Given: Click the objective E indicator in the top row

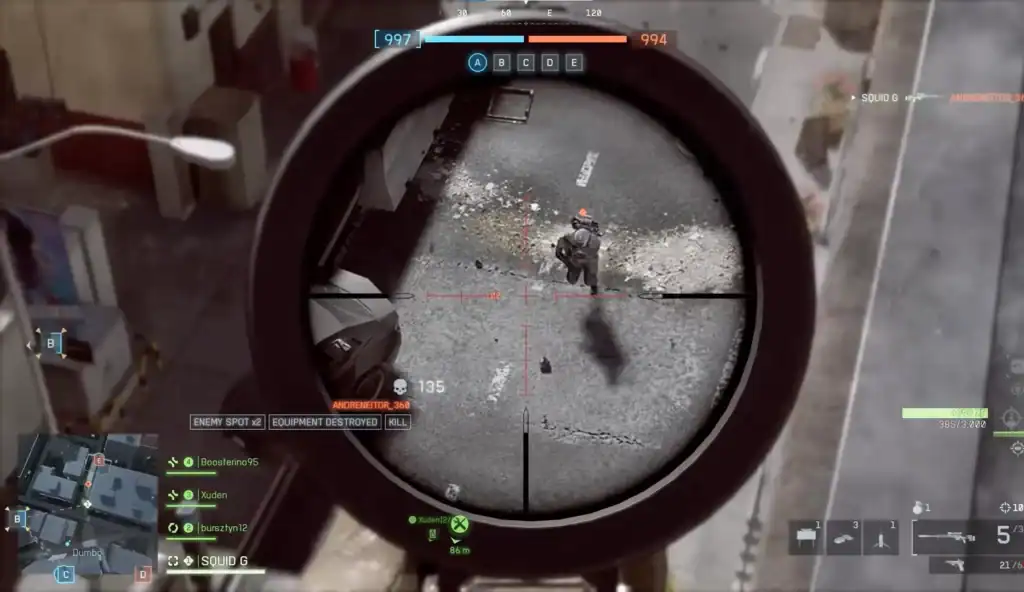Looking at the screenshot, I should coord(574,63).
